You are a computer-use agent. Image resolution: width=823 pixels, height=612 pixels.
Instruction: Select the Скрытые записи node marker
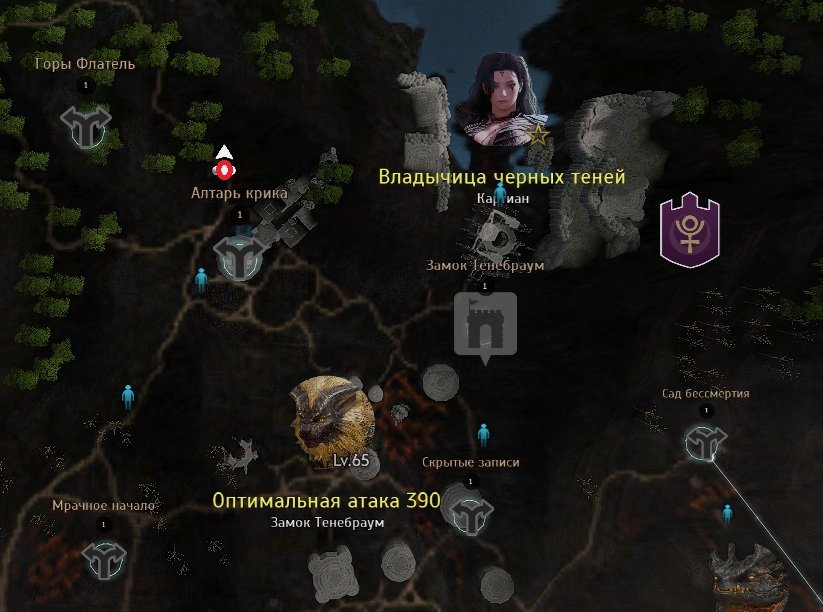469,516
